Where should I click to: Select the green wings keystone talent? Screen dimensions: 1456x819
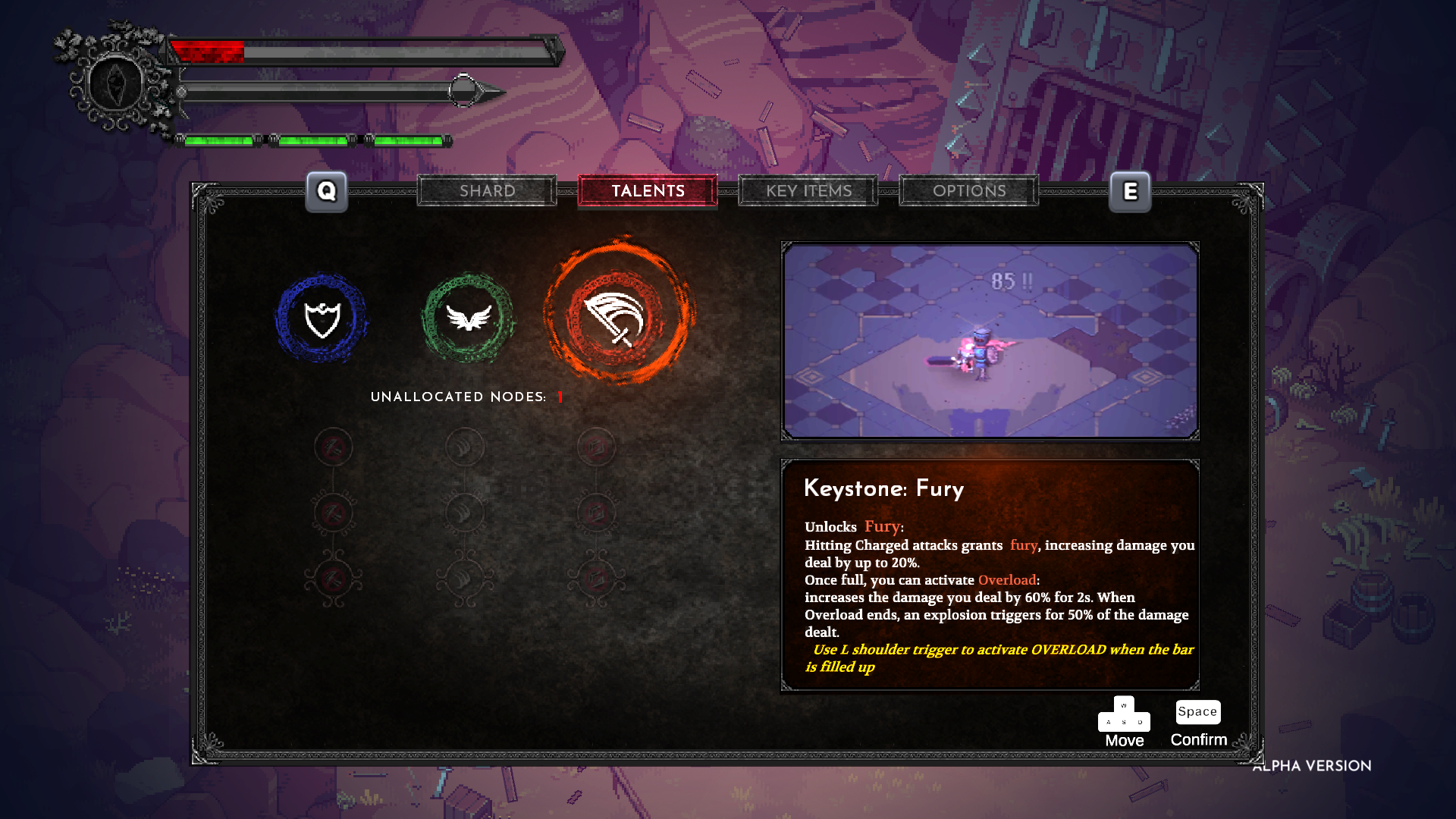(469, 318)
